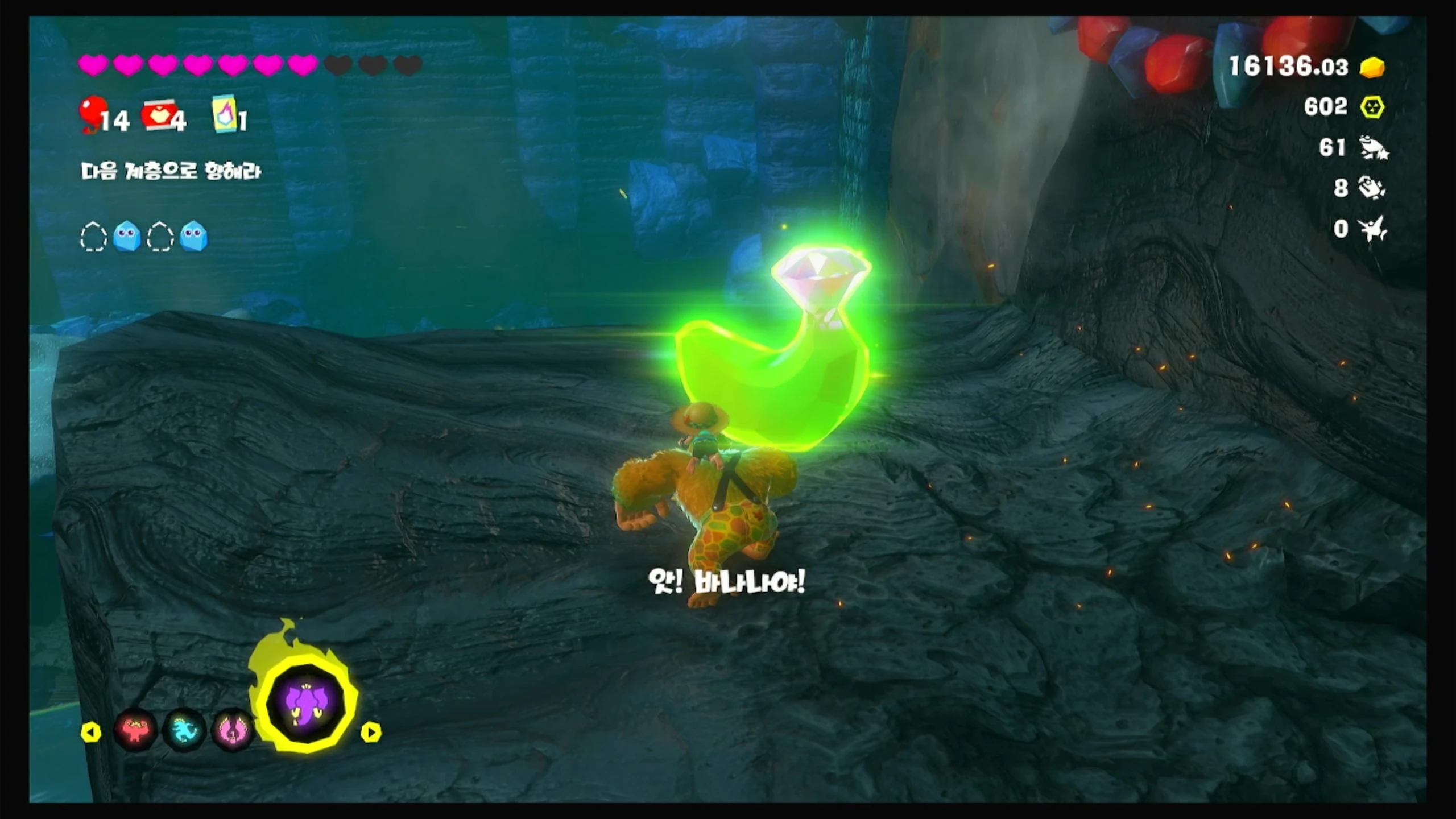1456x819 pixels.
Task: Click the yellow hexagon chip icon
Action: coord(1372,107)
